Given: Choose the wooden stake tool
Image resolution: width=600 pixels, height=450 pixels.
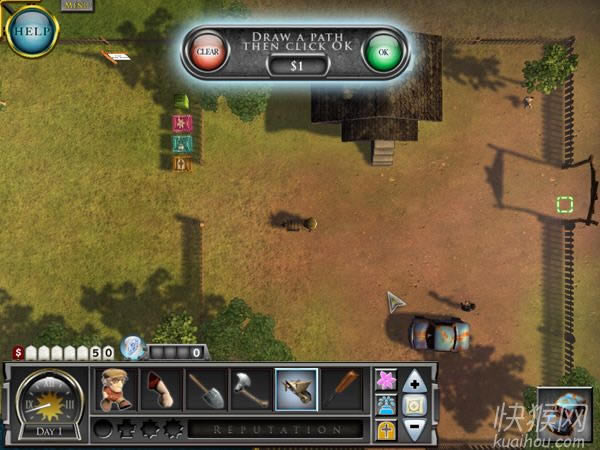Looking at the screenshot, I should pos(341,389).
